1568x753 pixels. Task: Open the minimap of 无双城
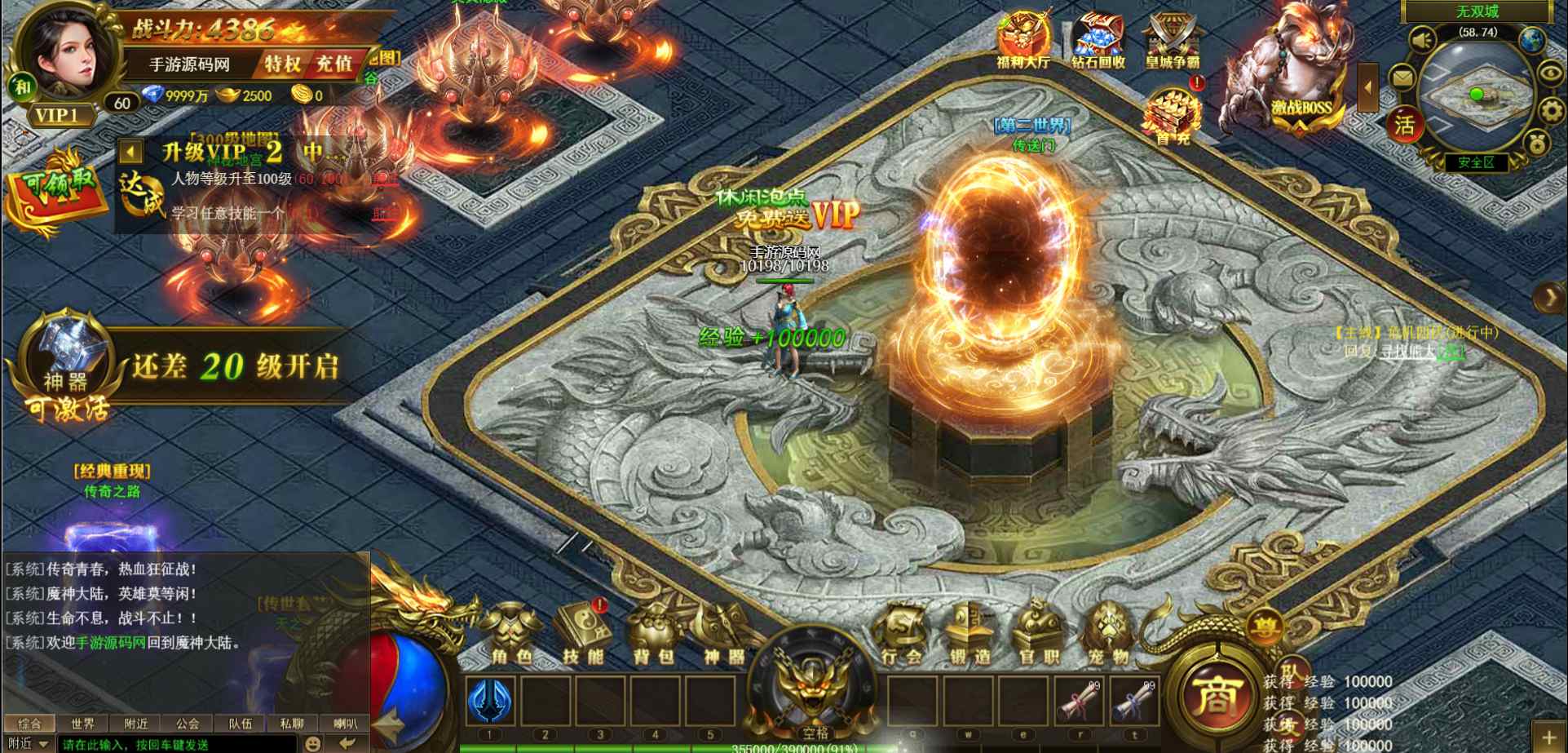(1477, 97)
